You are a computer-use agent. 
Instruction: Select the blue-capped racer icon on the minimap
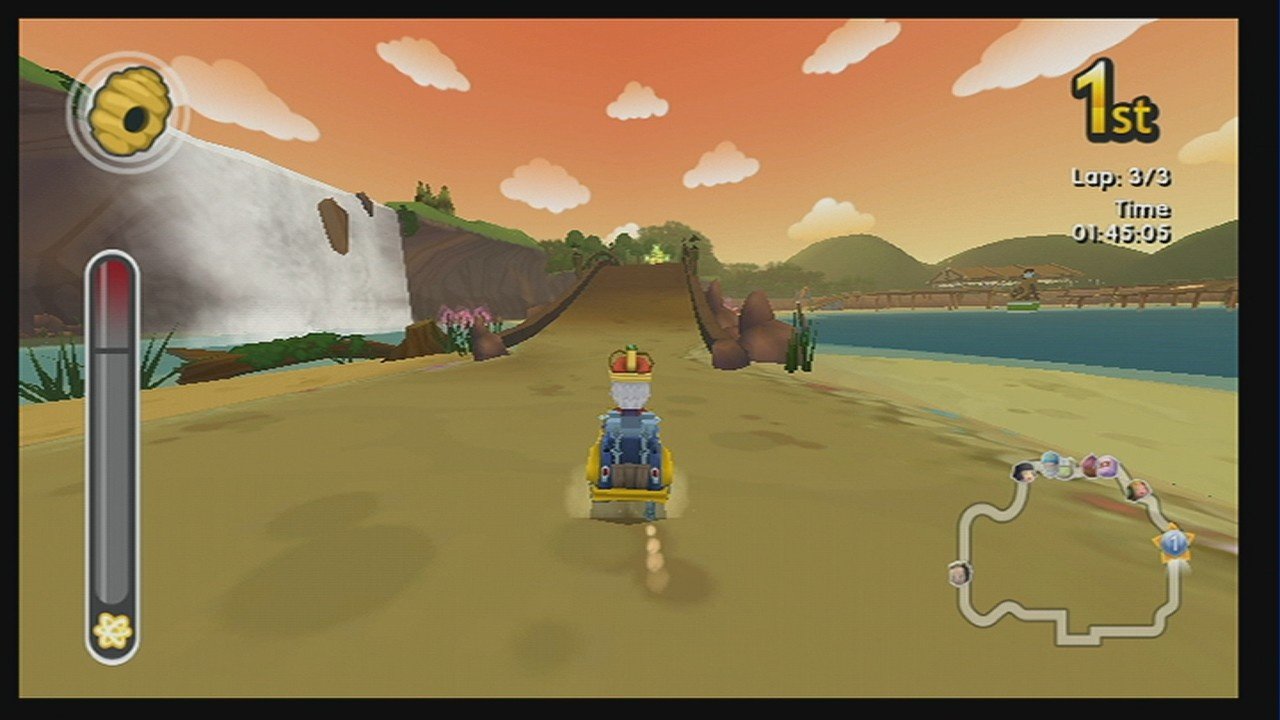pyautogui.click(x=1052, y=464)
